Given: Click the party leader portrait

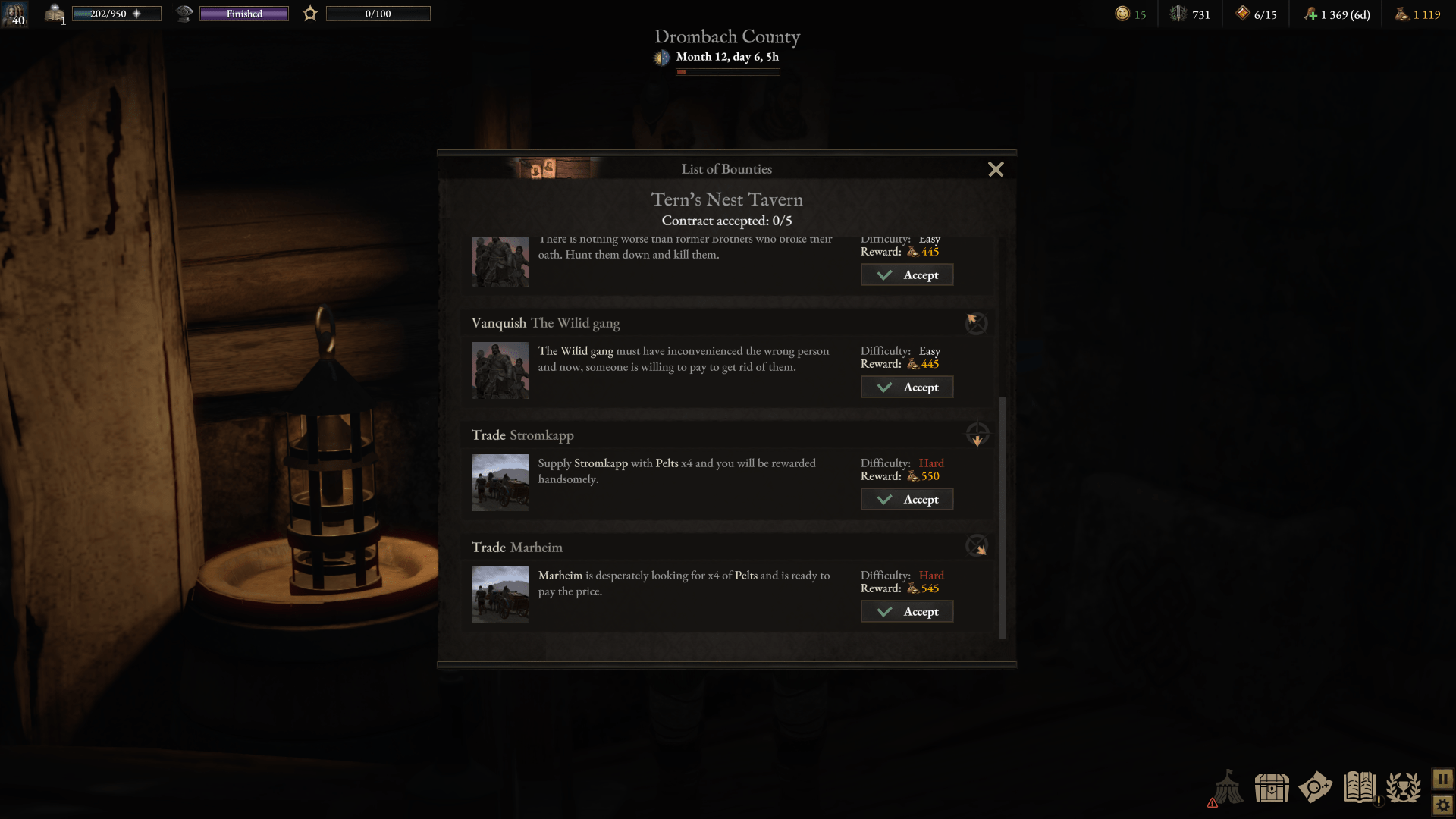Looking at the screenshot, I should (x=15, y=14).
